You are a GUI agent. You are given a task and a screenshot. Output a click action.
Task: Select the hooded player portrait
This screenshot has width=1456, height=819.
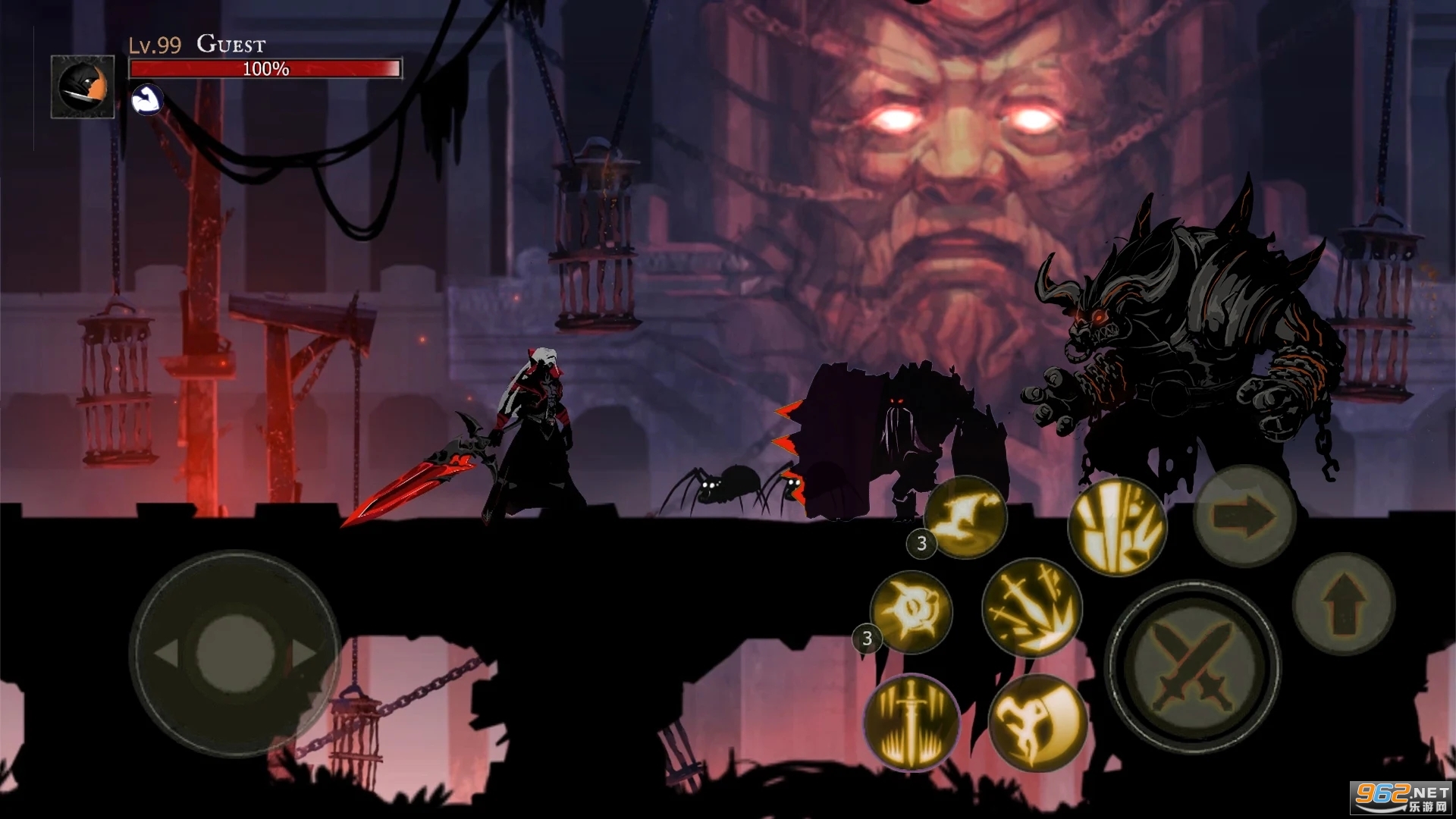(83, 86)
